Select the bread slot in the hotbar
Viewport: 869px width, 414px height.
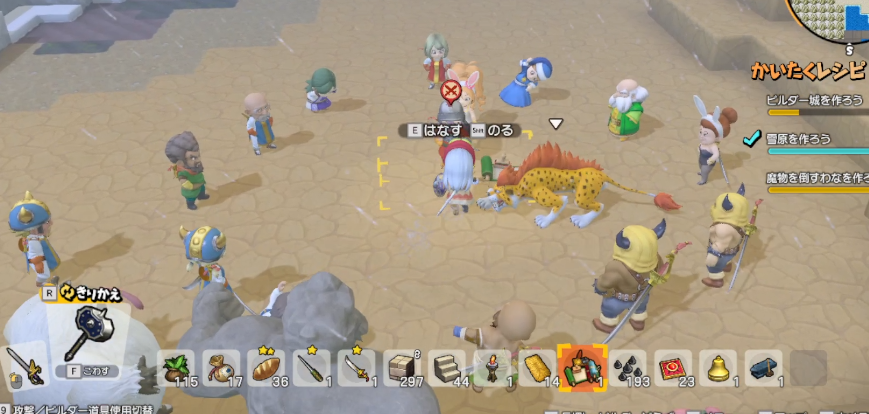(x=266, y=369)
